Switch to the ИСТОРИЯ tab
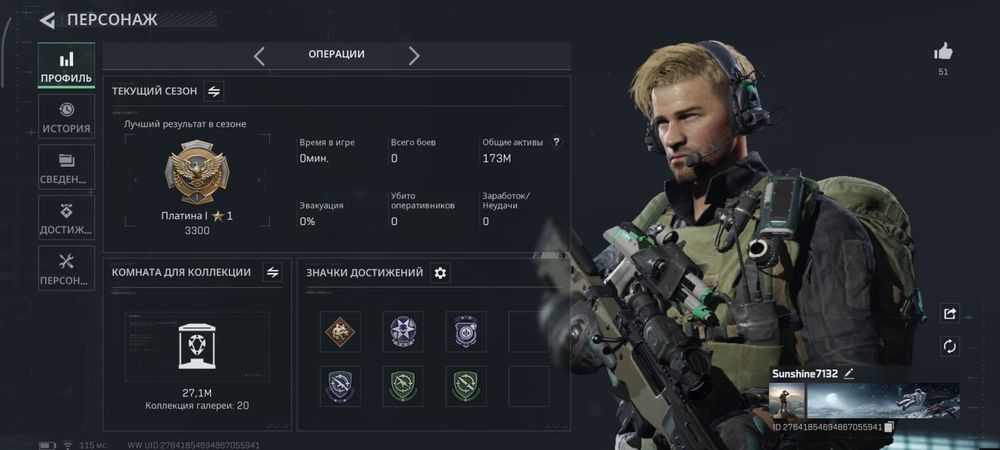The height and width of the screenshot is (450, 1000). pyautogui.click(x=66, y=118)
